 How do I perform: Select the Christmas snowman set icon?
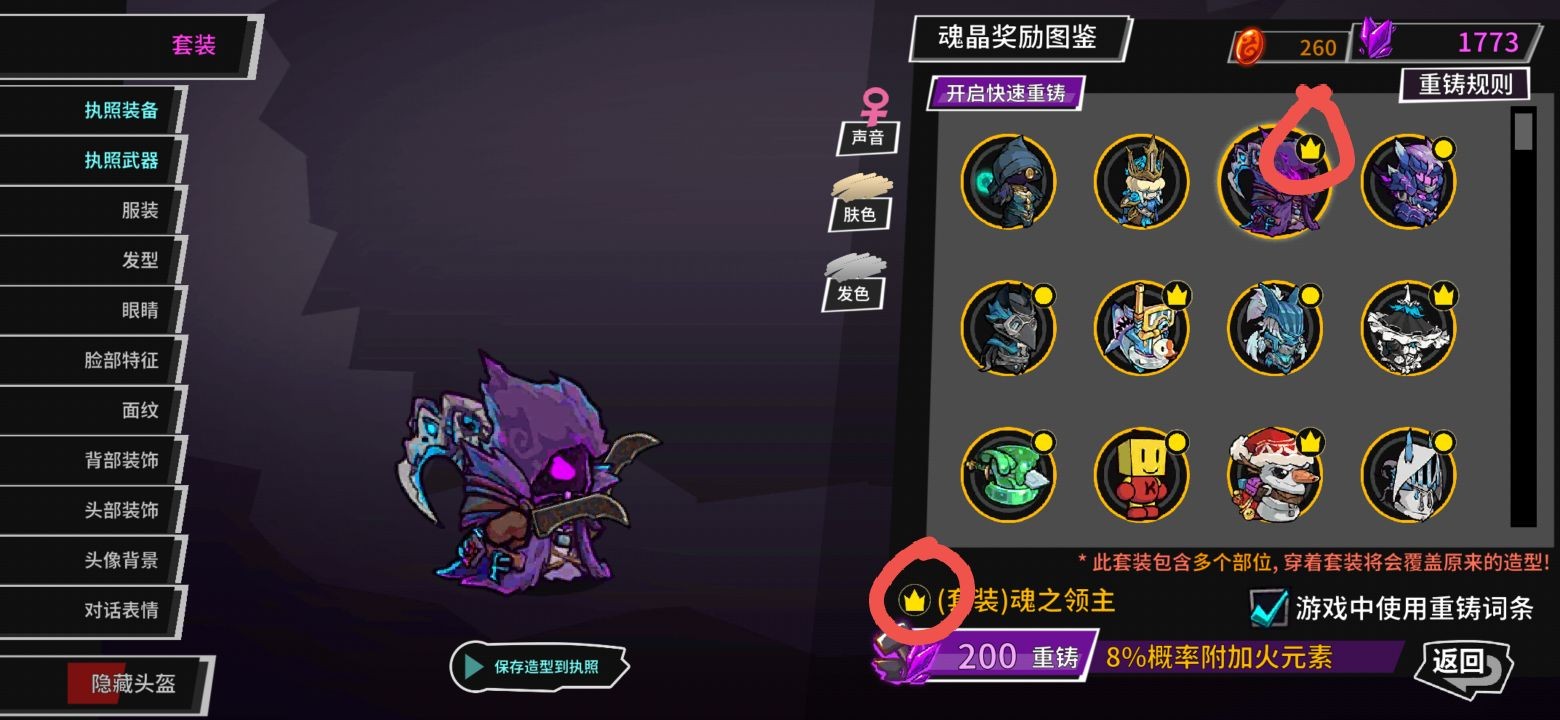[x=1276, y=475]
